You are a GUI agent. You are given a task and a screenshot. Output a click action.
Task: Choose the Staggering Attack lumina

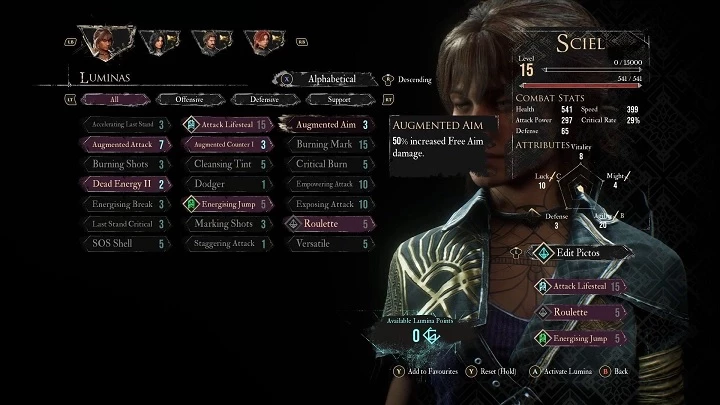[225, 243]
